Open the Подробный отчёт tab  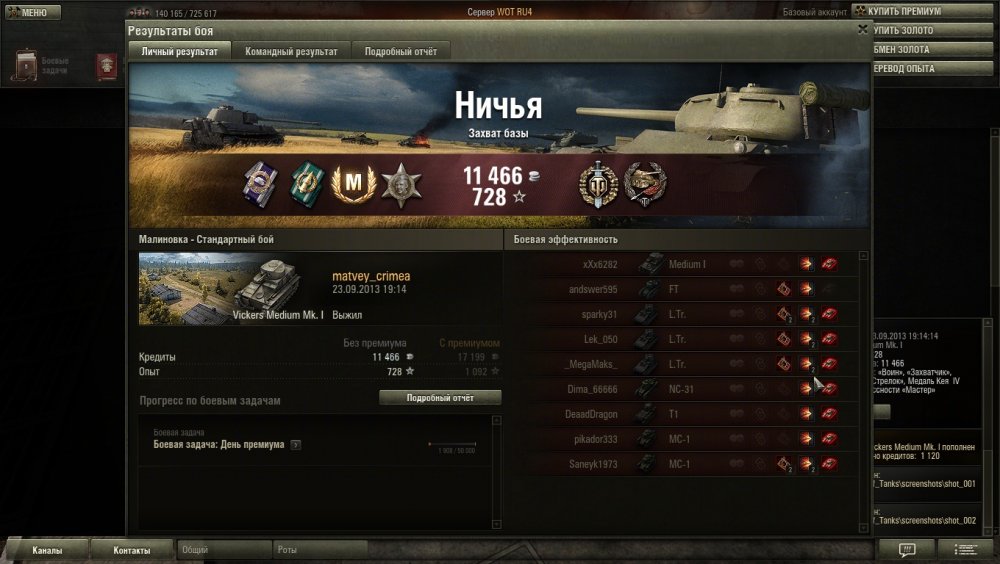[400, 51]
